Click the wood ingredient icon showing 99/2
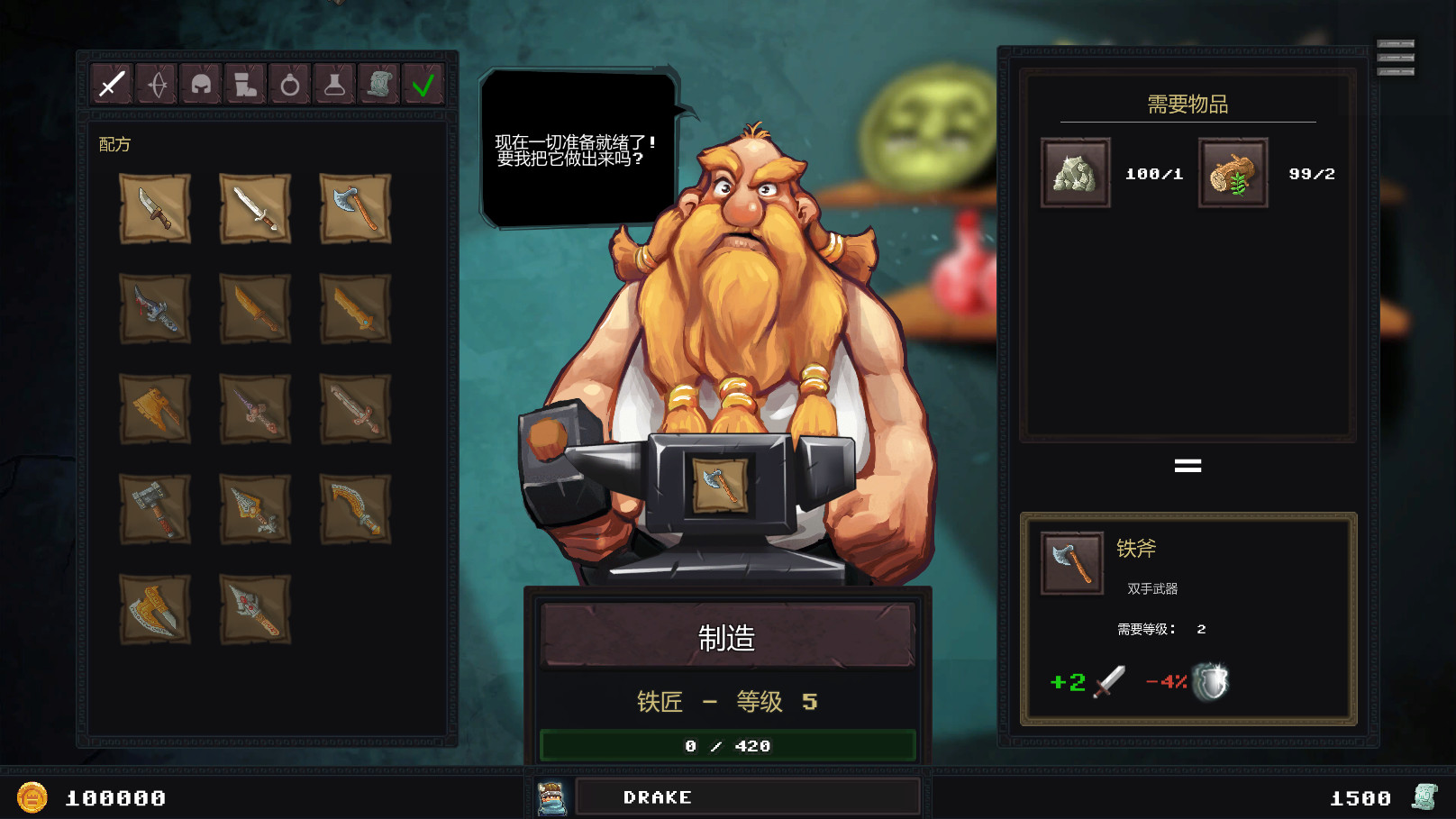This screenshot has height=819, width=1456. (1233, 173)
